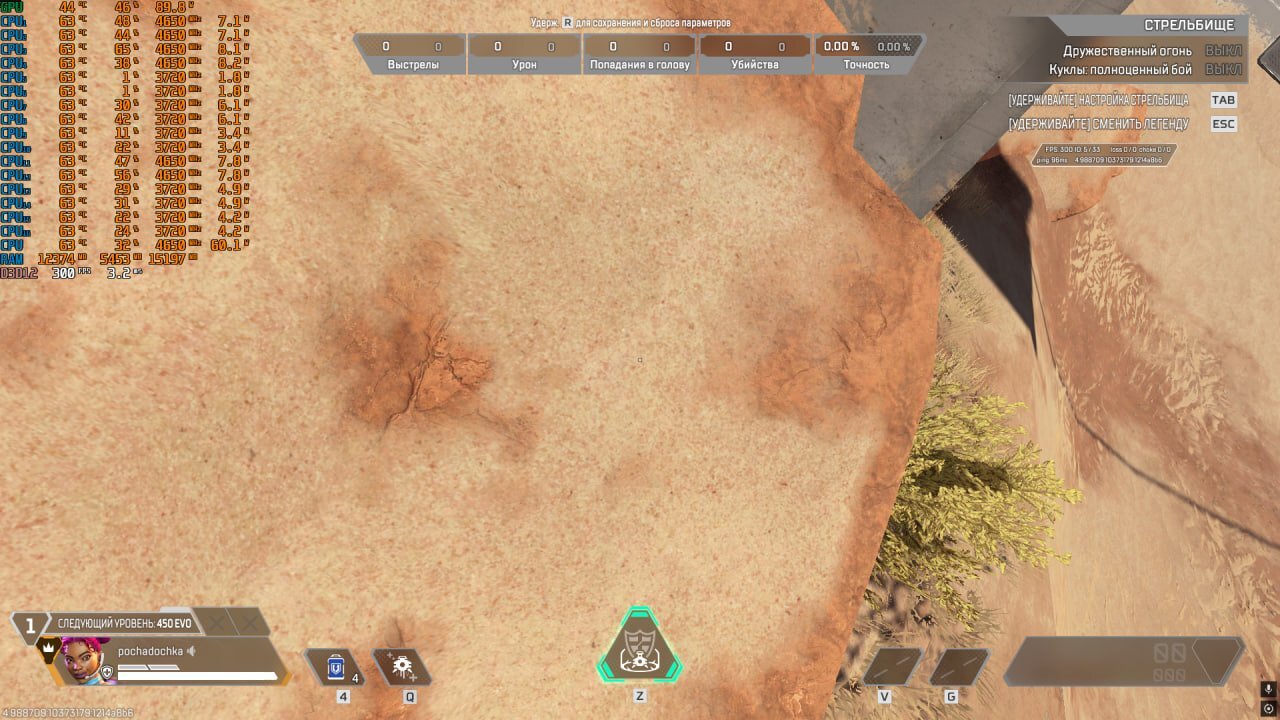Click the Lifeline legend portrait

[x=82, y=660]
